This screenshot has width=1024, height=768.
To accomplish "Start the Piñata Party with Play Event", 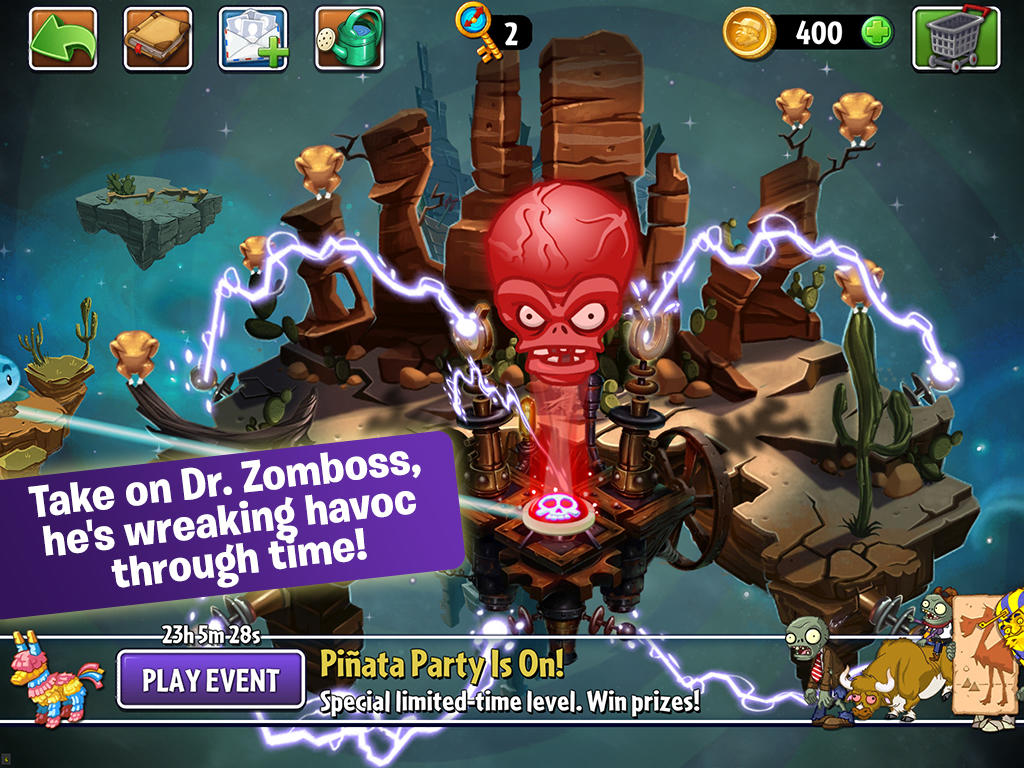I will coord(210,680).
